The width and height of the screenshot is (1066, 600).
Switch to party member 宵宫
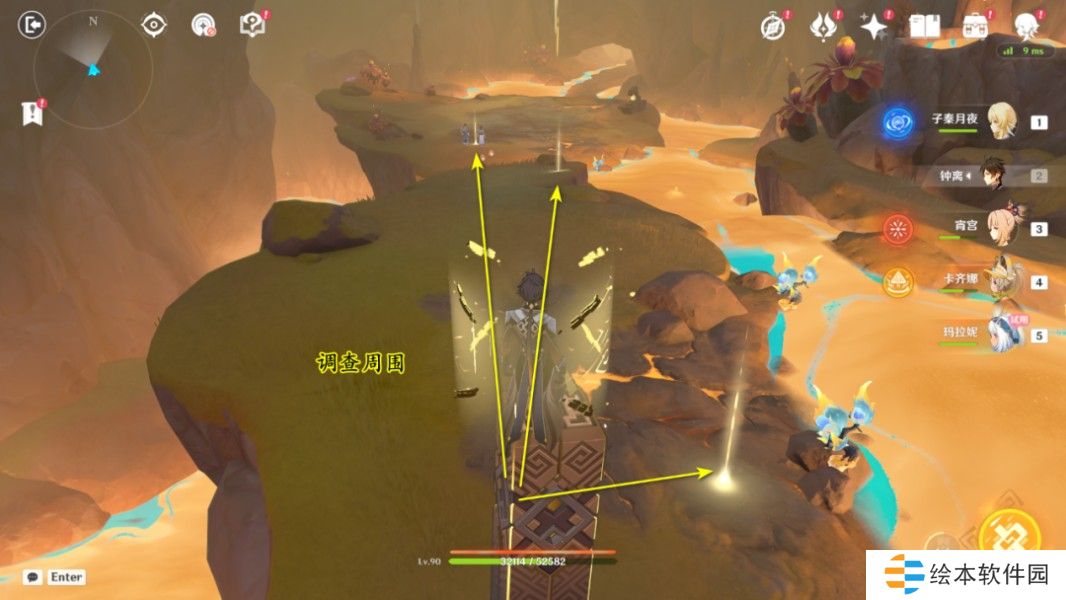1001,228
